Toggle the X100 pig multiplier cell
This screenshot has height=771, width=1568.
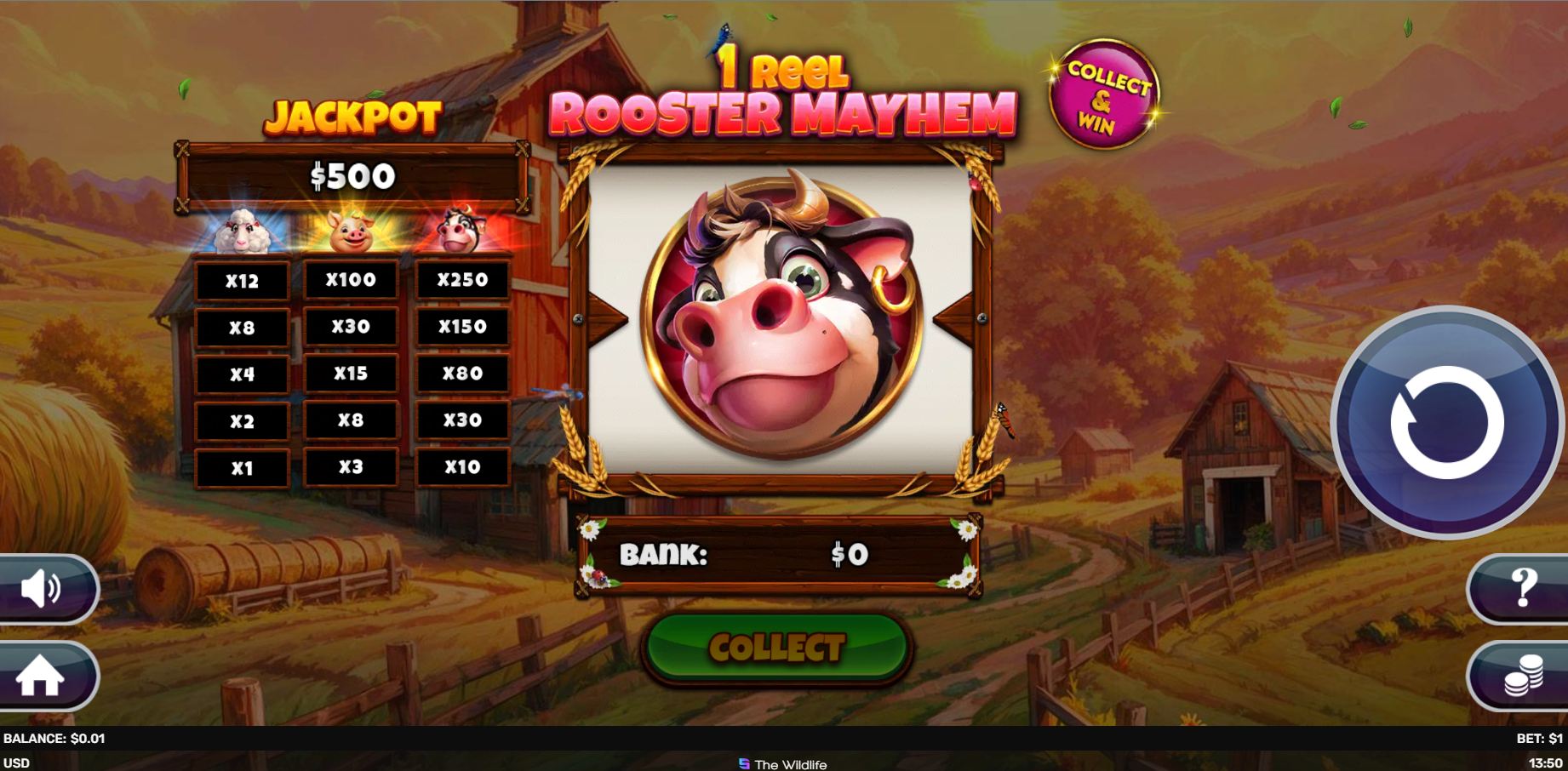(x=352, y=279)
